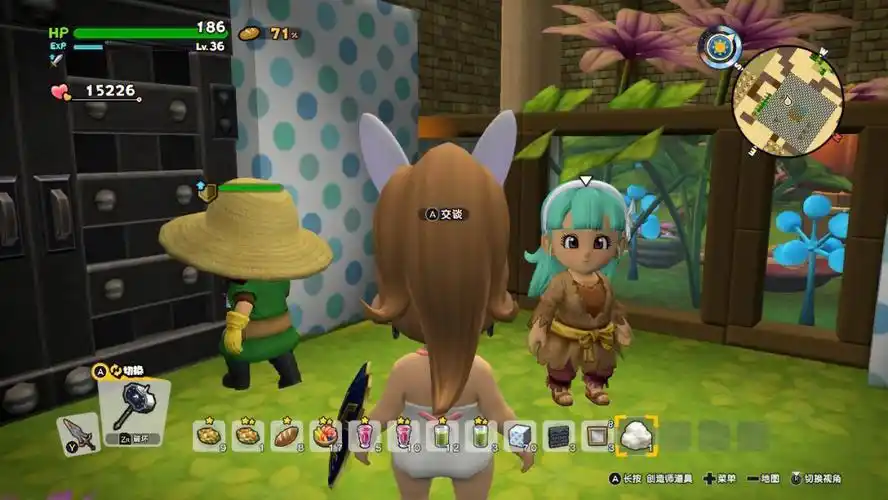Open the circular minimap
The width and height of the screenshot is (888, 500).
[787, 102]
